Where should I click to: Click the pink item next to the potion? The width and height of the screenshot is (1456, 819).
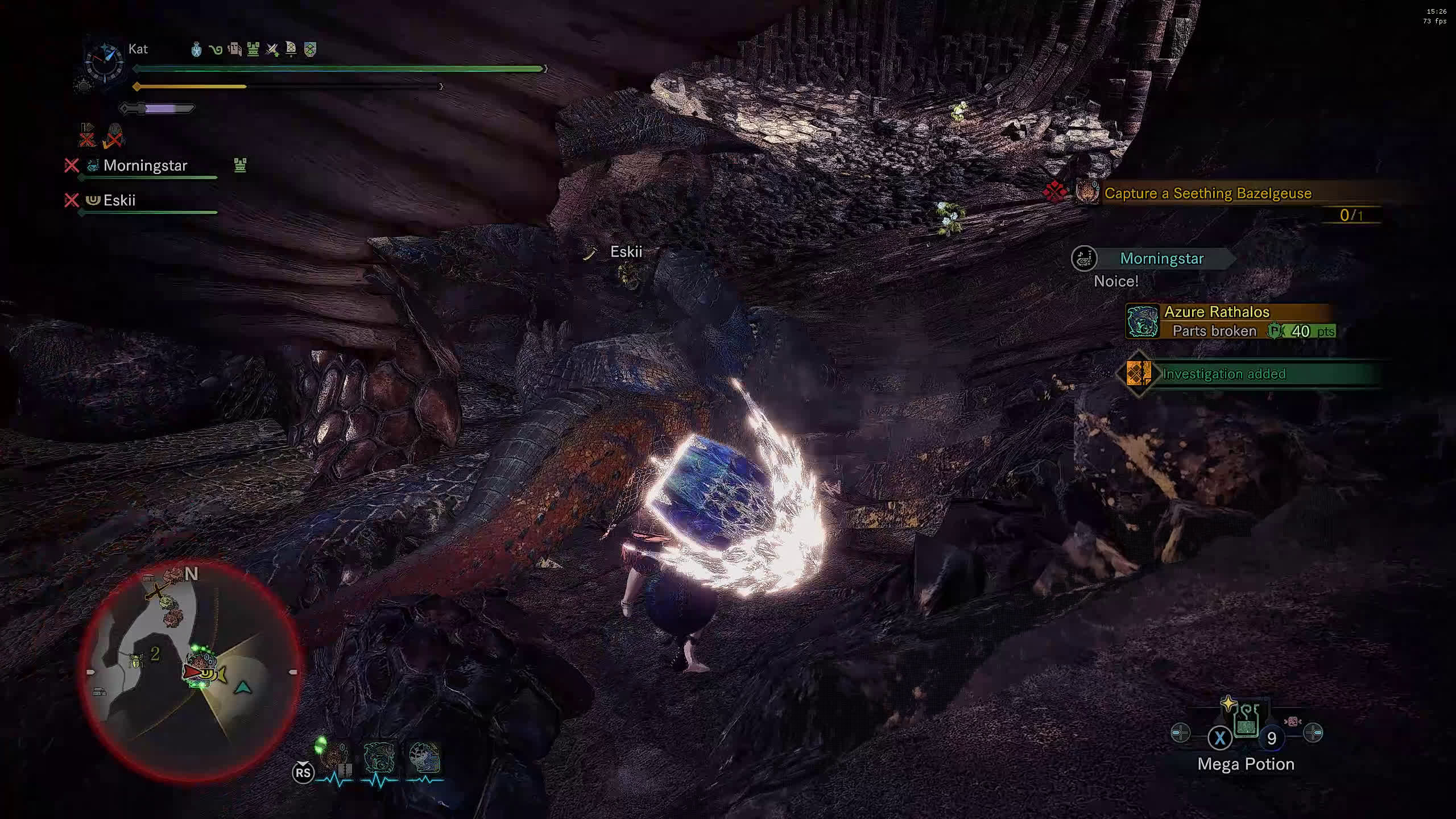[1292, 721]
